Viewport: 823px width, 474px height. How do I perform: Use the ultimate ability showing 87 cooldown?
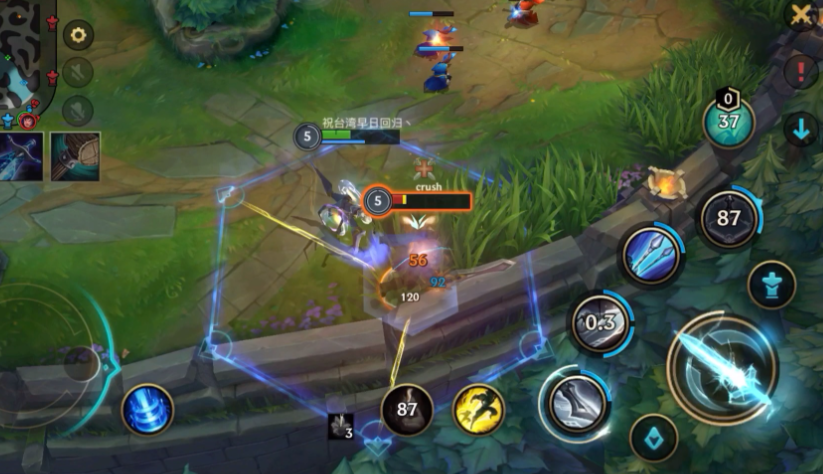[728, 219]
